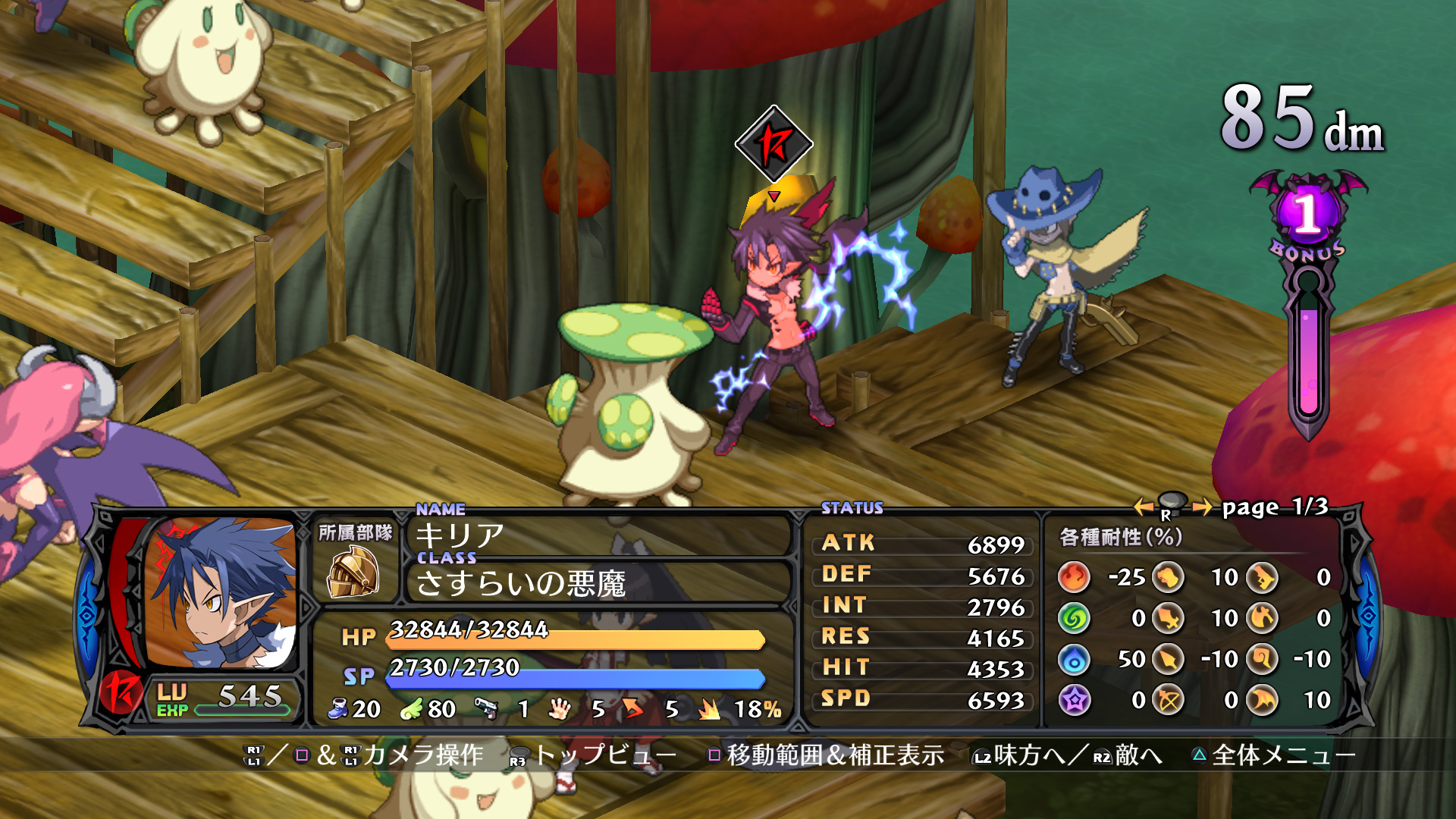This screenshot has width=1456, height=819.
Task: Click the water element resistance icon
Action: (1073, 660)
